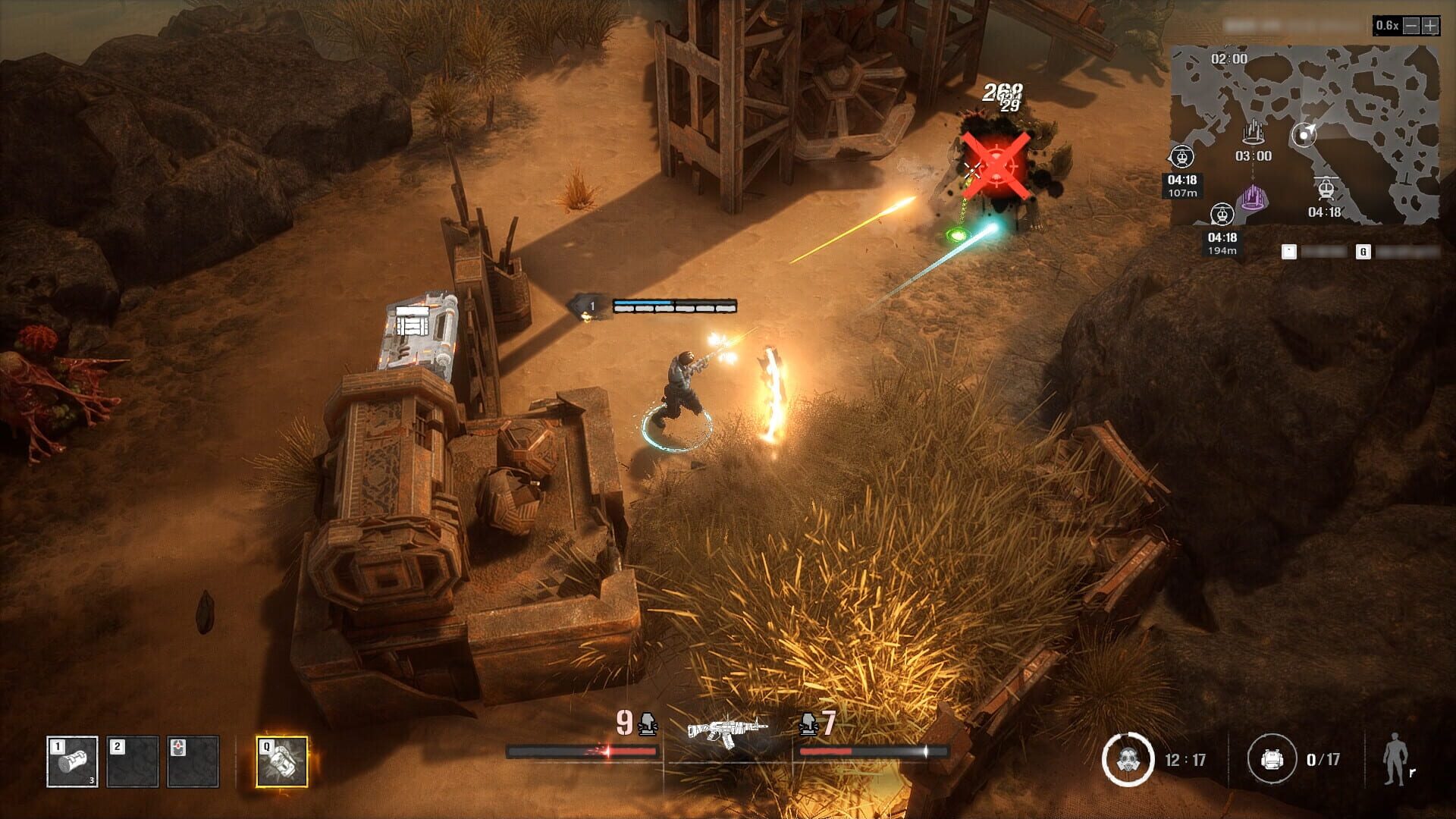The width and height of the screenshot is (1456, 819).
Task: Zoom out the minimap with the minus button
Action: (x=1411, y=26)
